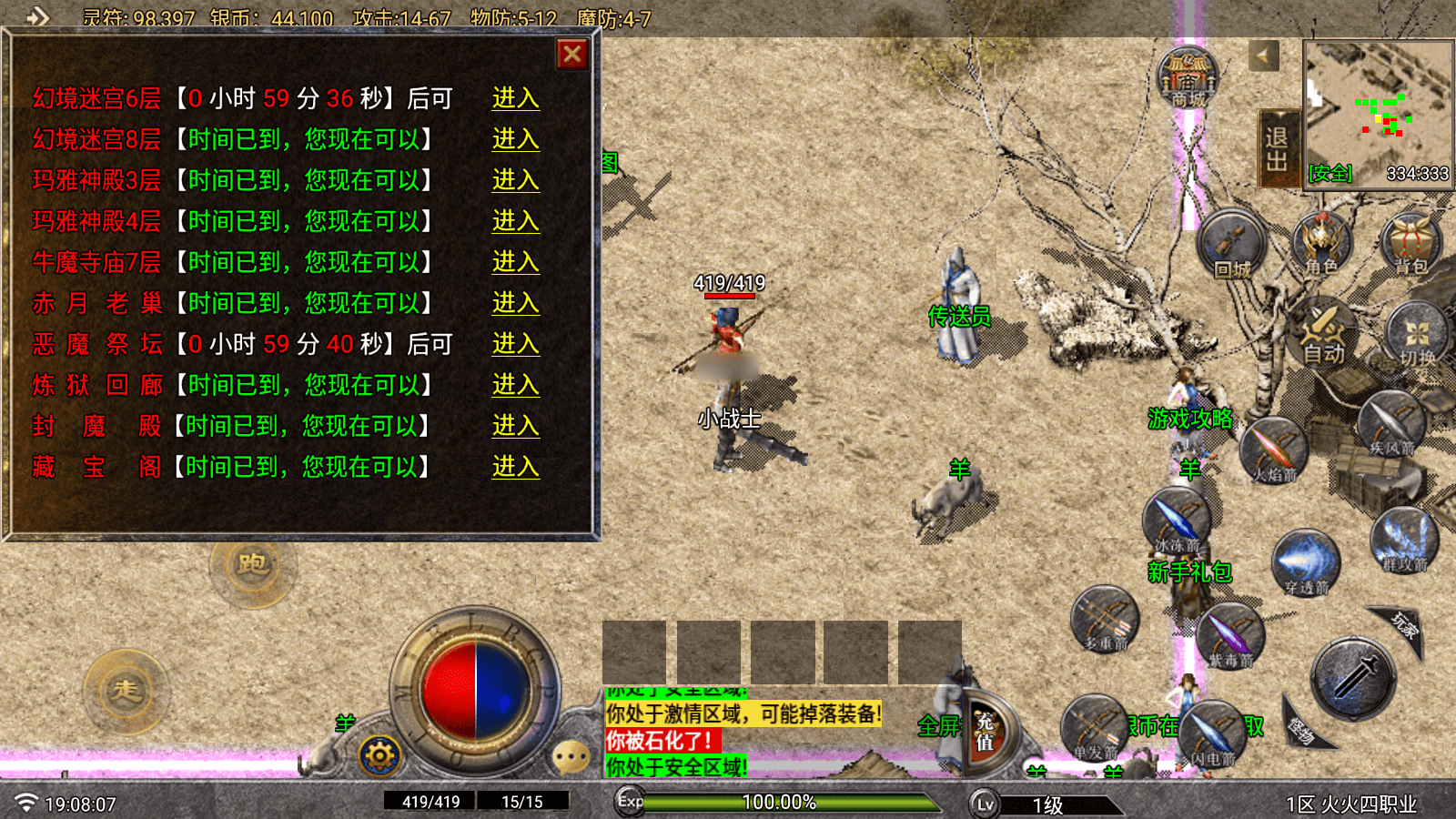
Task: Enter 玛雅神殿3层 dungeon
Action: 515,180
